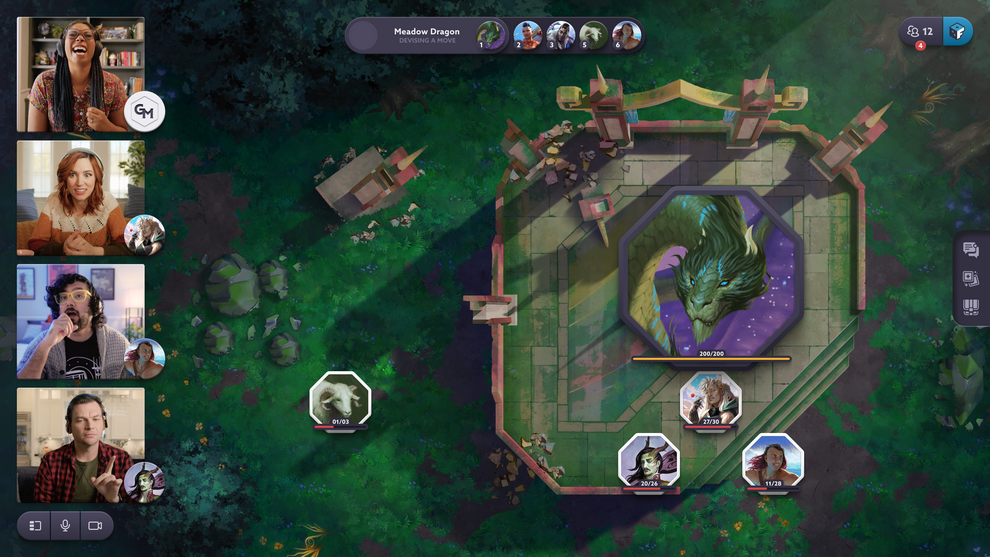Open the video layout panel button
This screenshot has width=990, height=557.
tap(35, 525)
